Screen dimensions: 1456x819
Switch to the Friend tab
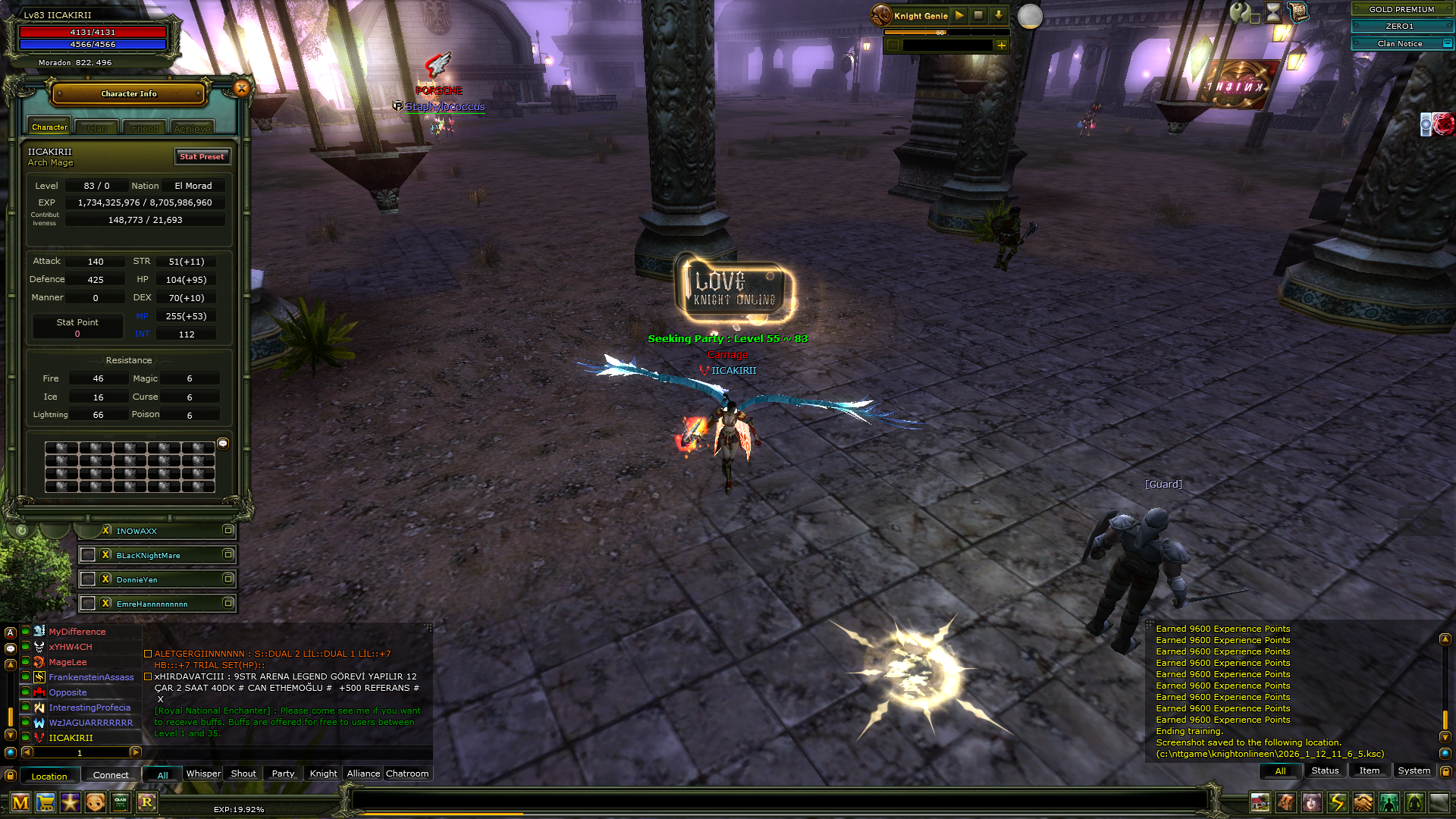click(145, 128)
